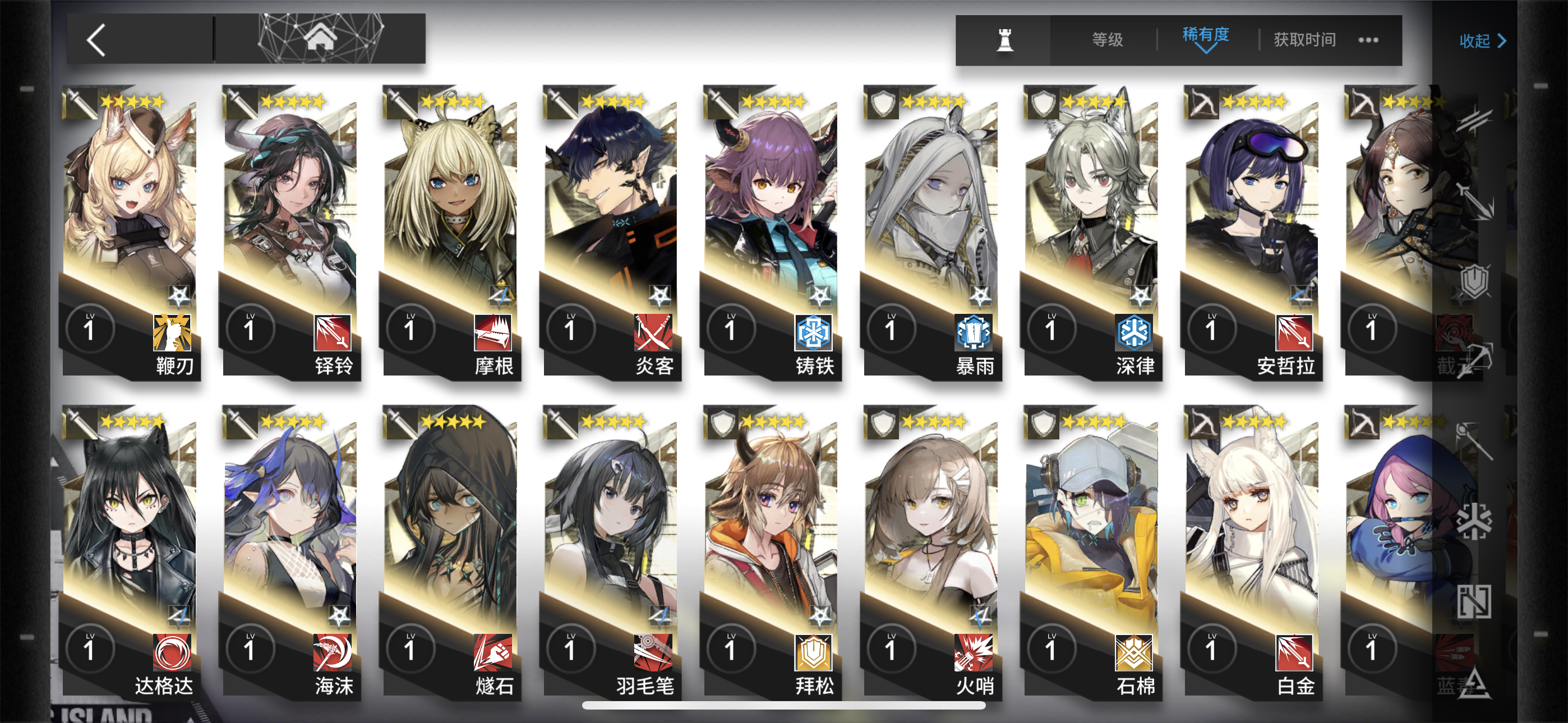1568x723 pixels.
Task: Open the ellipsis more-options menu
Action: [x=1369, y=40]
